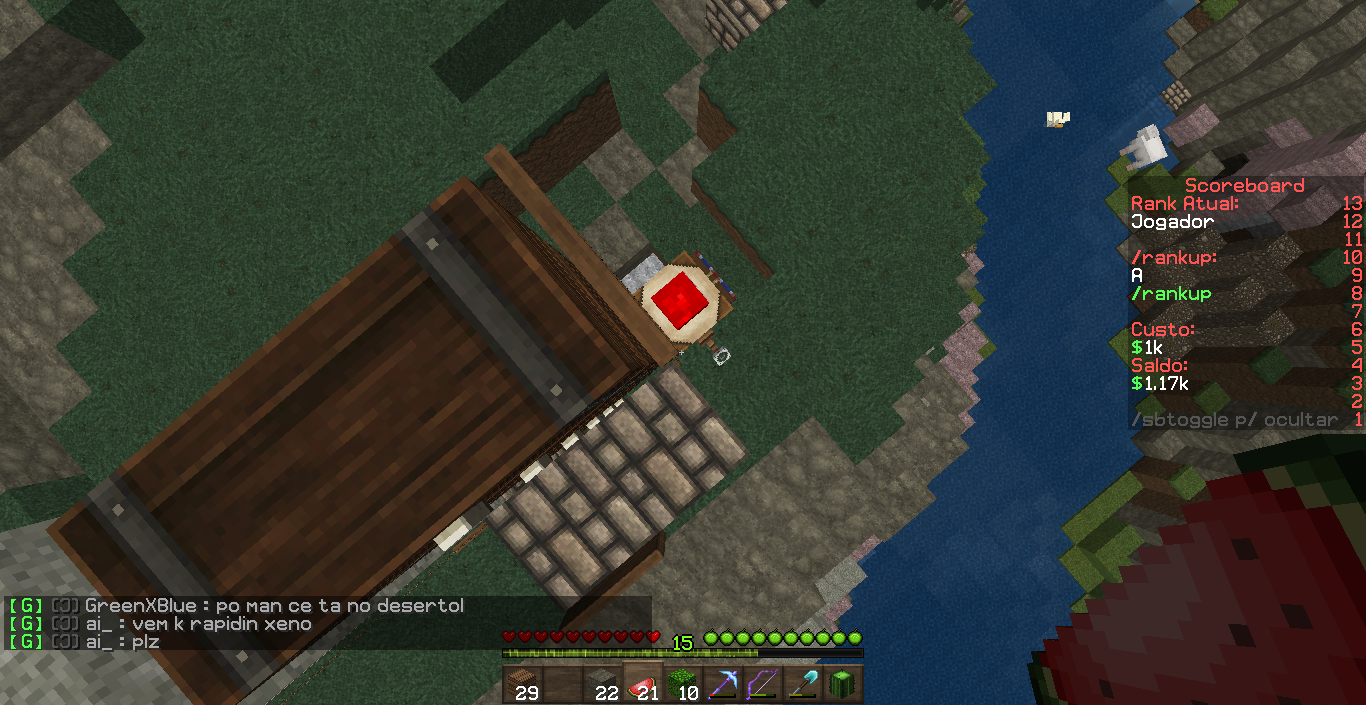Image resolution: width=1366 pixels, height=705 pixels.
Task: Select the cactus block slot
Action: tap(842, 684)
